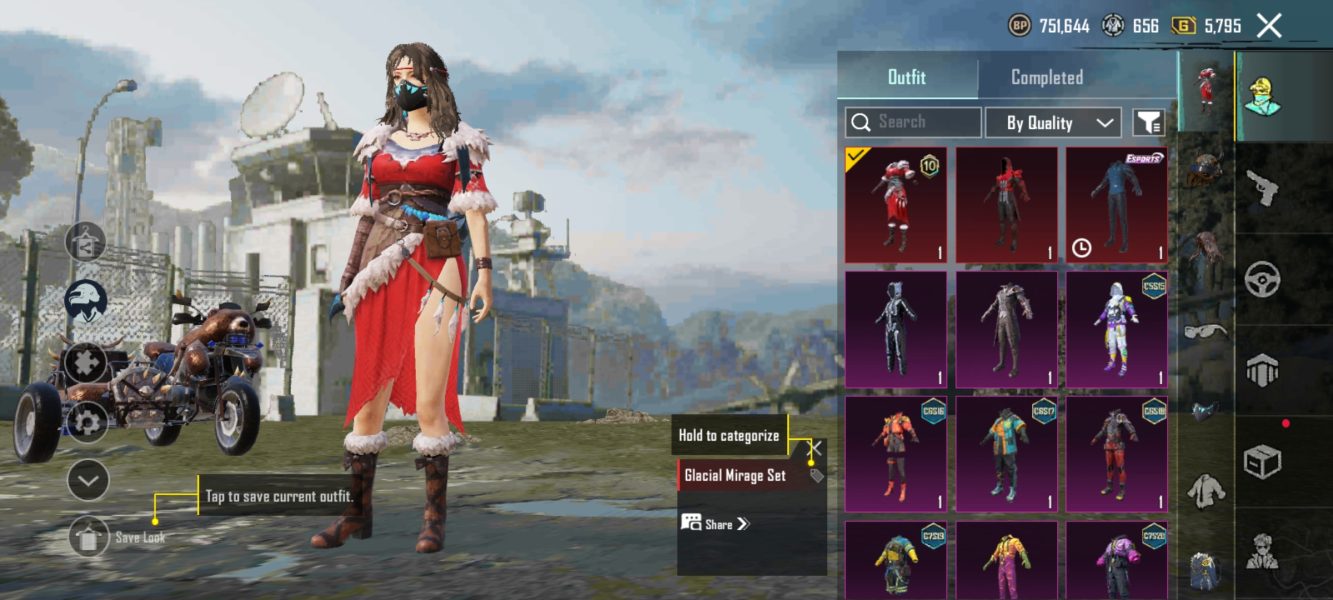Click the outfit Search field

[x=913, y=122]
